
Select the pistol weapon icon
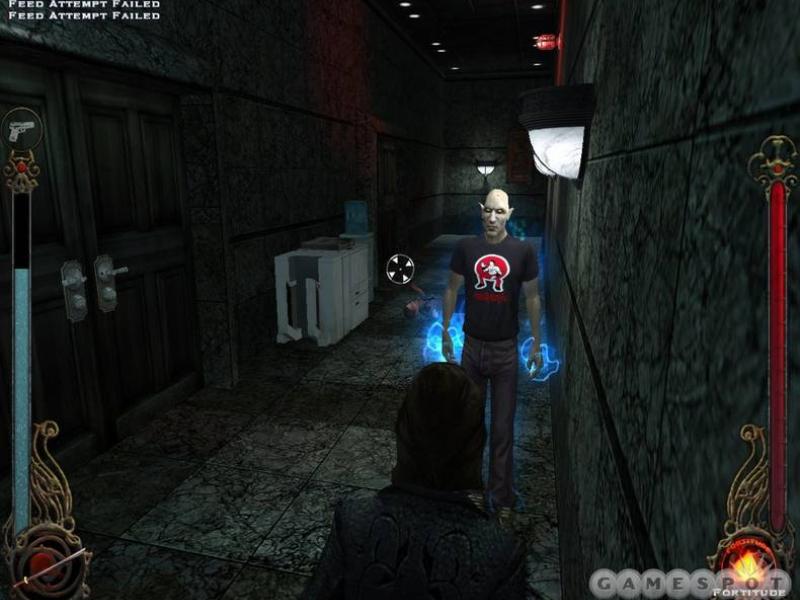(20, 129)
